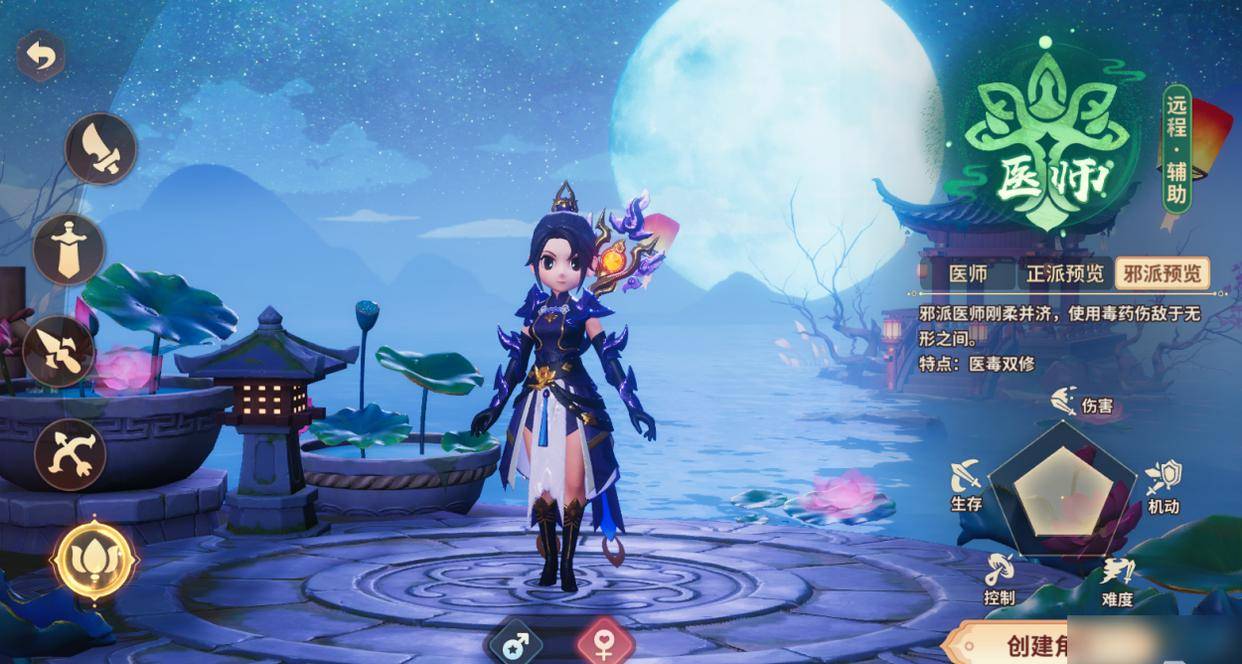The image size is (1242, 664).
Task: Choose the straight sword class icon
Action: (x=69, y=250)
